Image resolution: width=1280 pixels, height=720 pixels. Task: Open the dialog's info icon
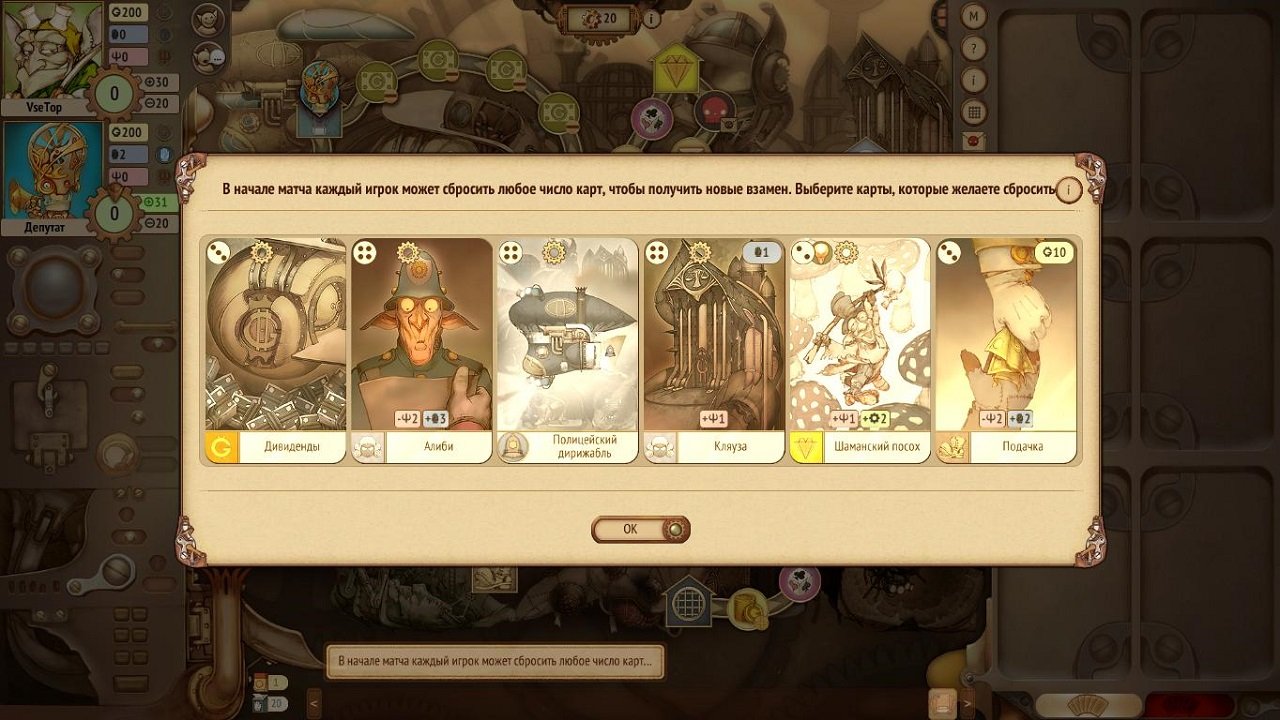point(1070,189)
